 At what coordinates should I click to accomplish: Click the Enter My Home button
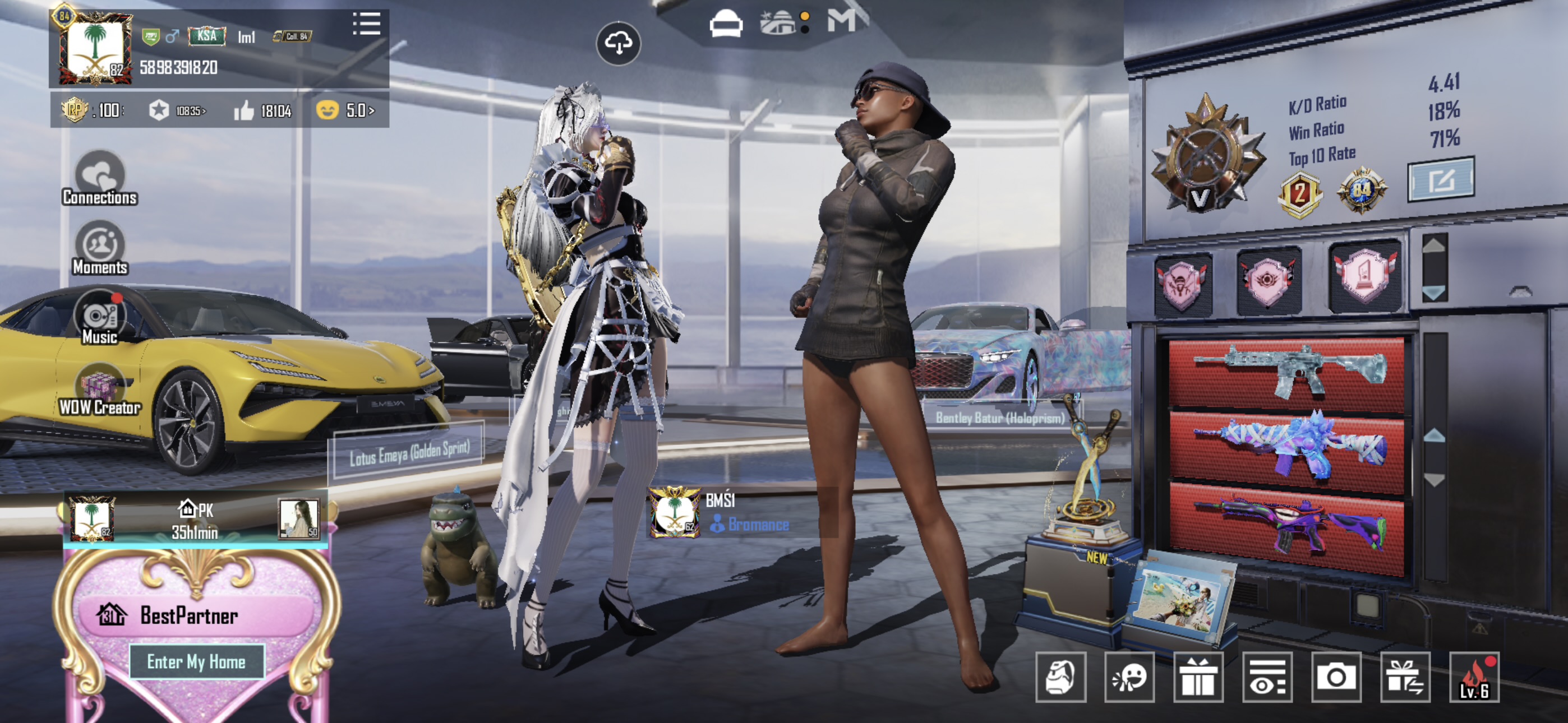(x=197, y=661)
